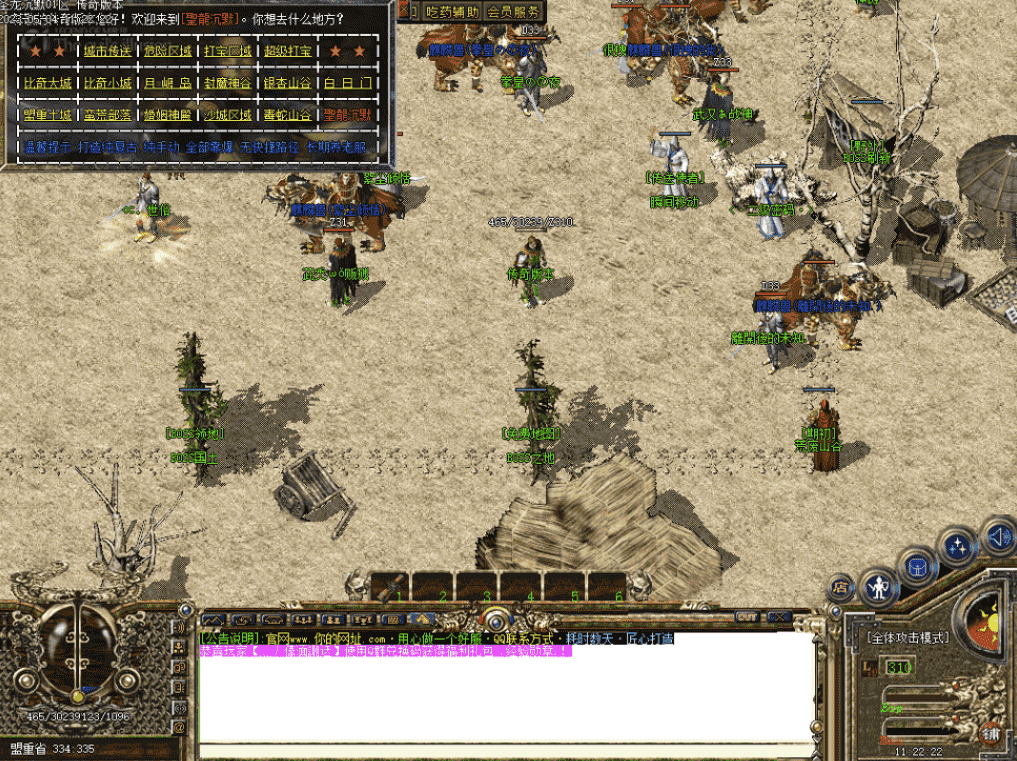The image size is (1017, 761).
Task: Open 会员服务 member services
Action: pos(514,12)
